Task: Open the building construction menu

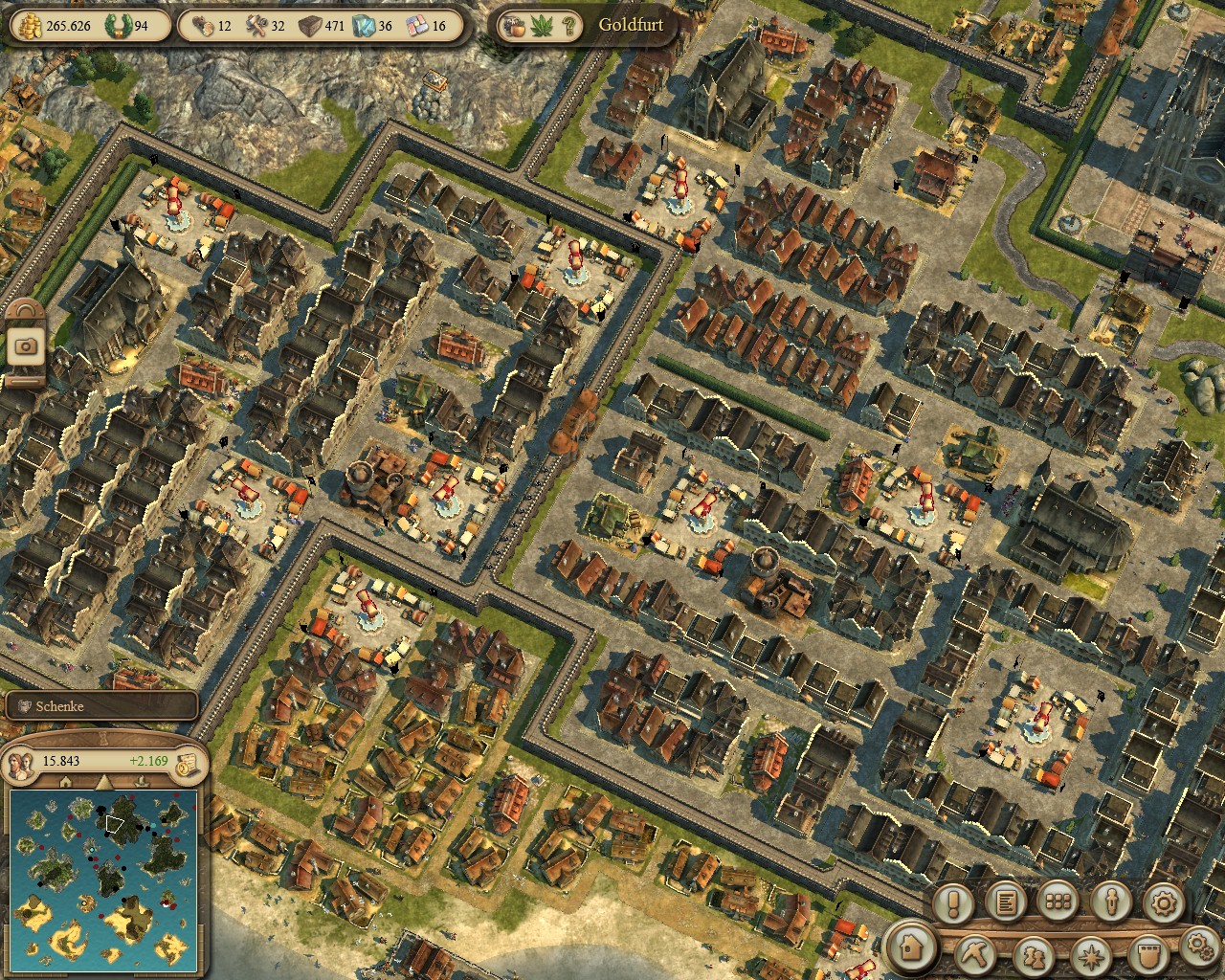Action: click(912, 948)
